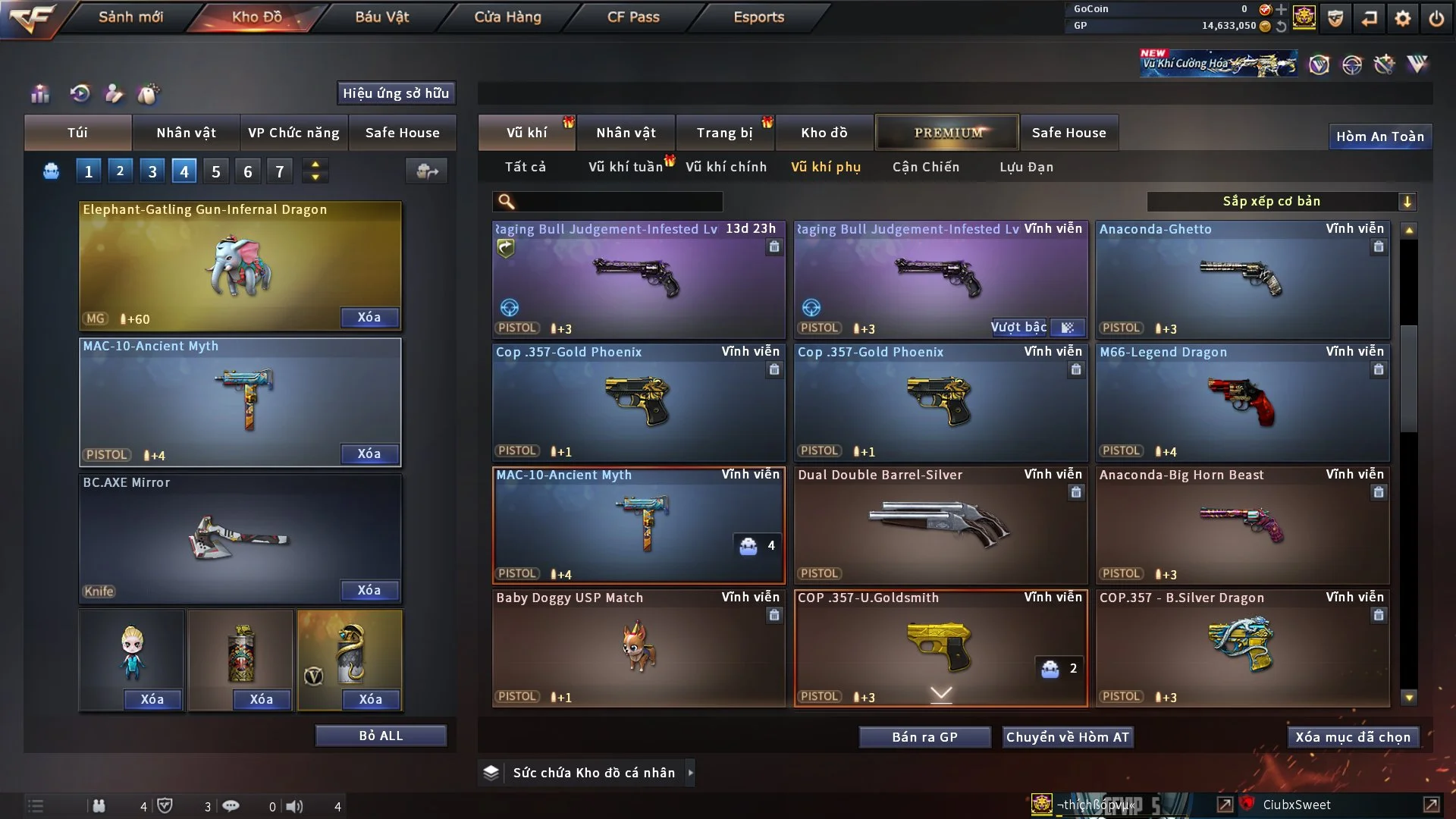Focus the weapon search field

pyautogui.click(x=618, y=201)
